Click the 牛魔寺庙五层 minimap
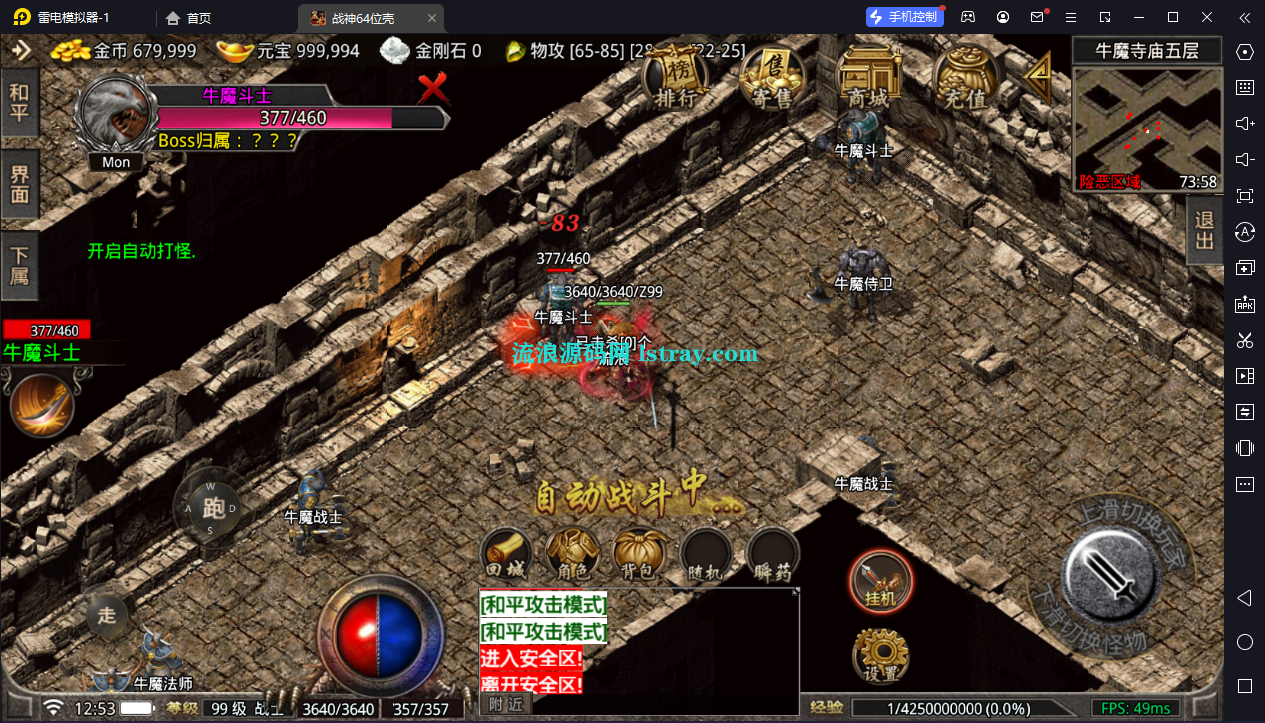 click(1147, 128)
